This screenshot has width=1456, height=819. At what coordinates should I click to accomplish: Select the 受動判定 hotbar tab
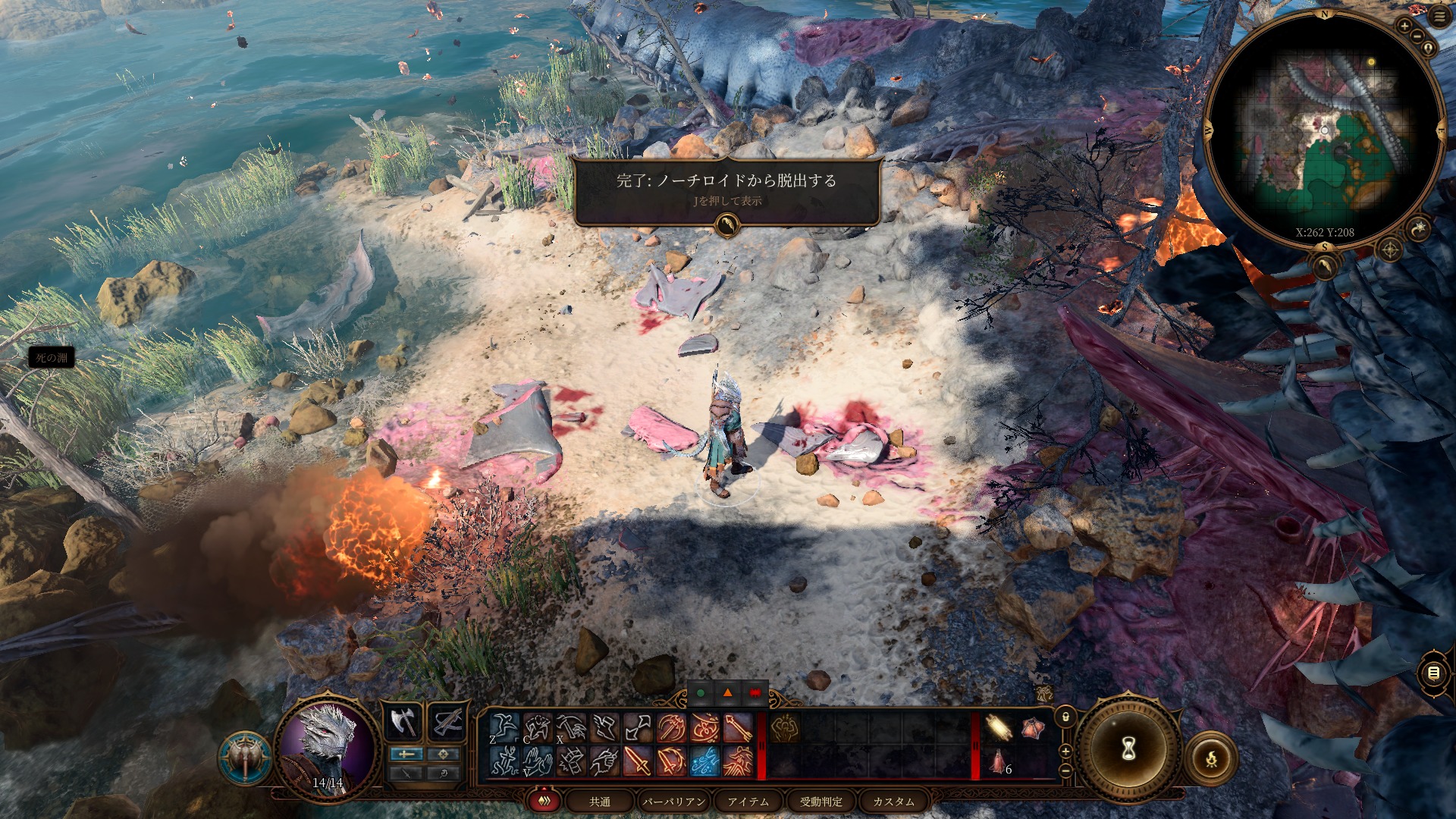821,802
